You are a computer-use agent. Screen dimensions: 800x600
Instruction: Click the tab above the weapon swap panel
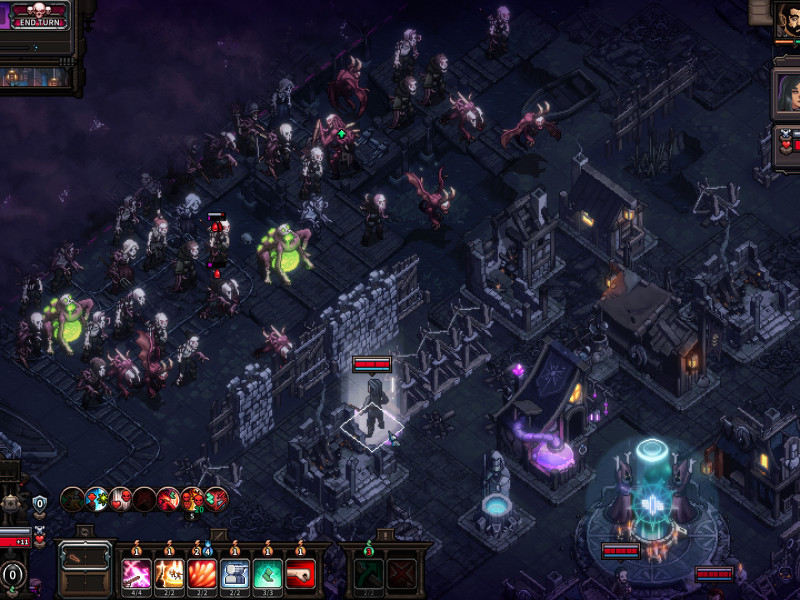(85, 532)
